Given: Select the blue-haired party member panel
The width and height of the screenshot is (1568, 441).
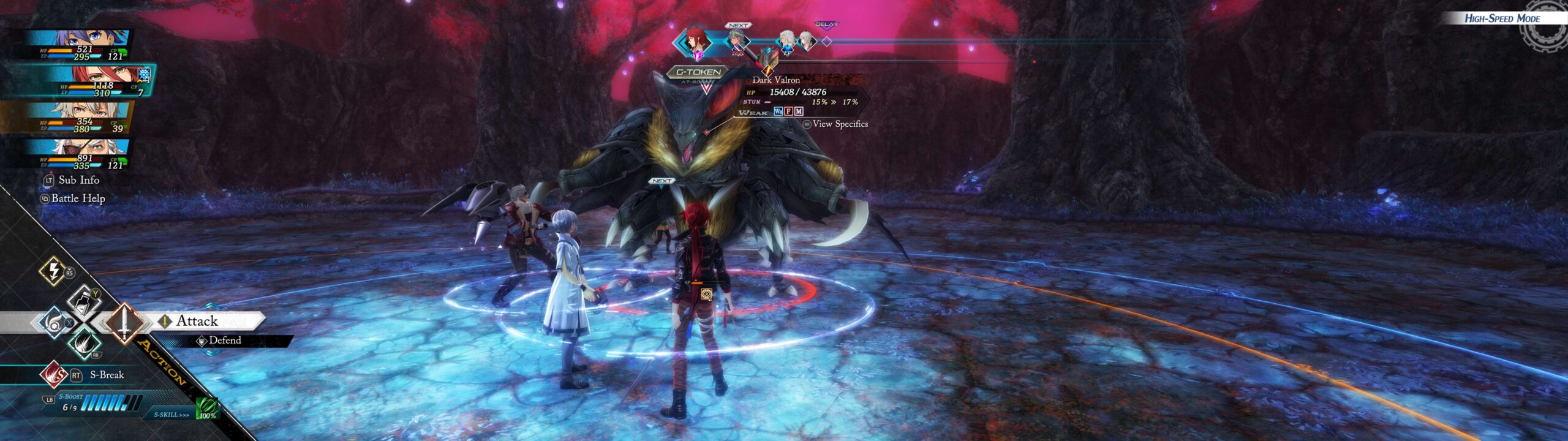Looking at the screenshot, I should click(80, 45).
